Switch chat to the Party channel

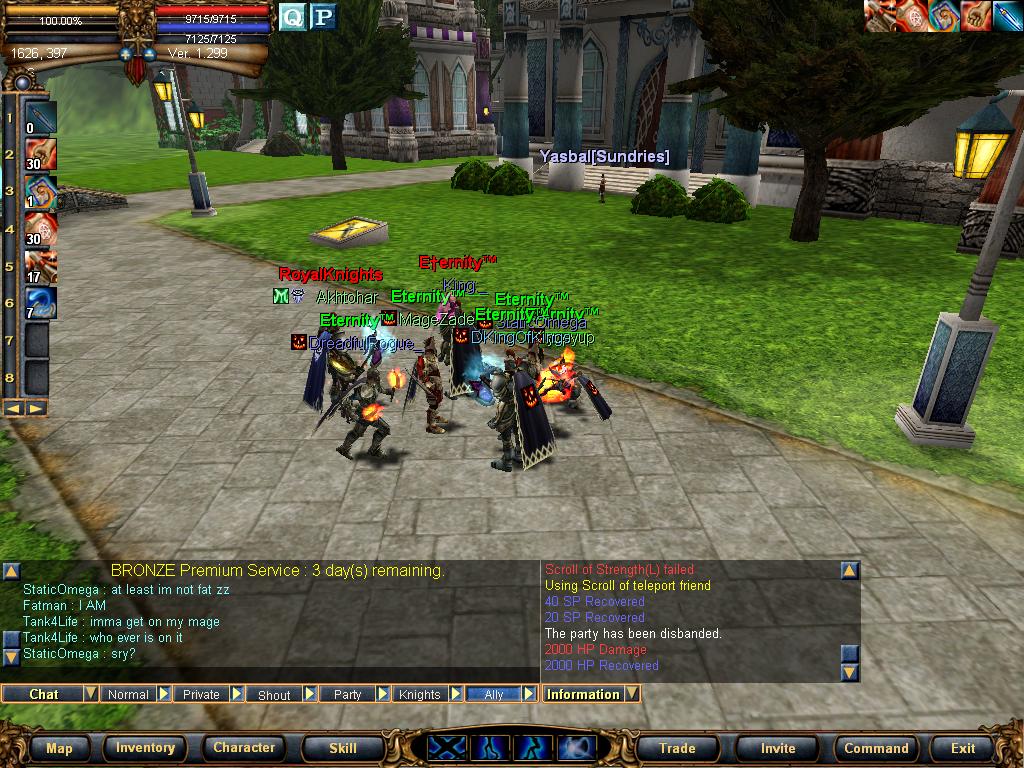347,694
